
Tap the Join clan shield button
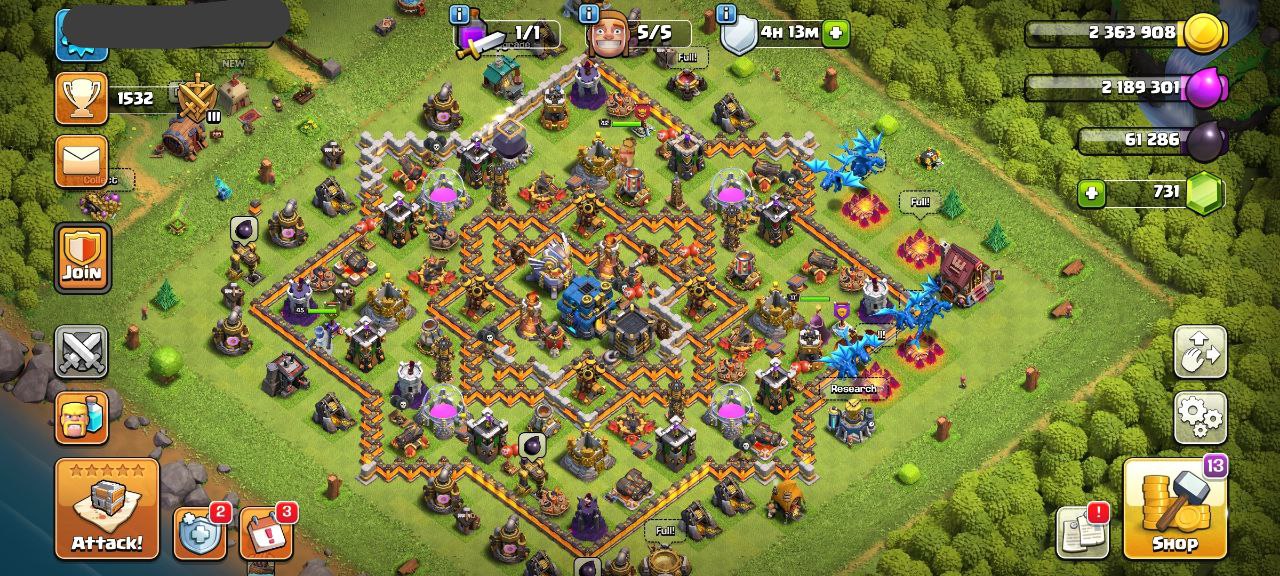point(82,258)
